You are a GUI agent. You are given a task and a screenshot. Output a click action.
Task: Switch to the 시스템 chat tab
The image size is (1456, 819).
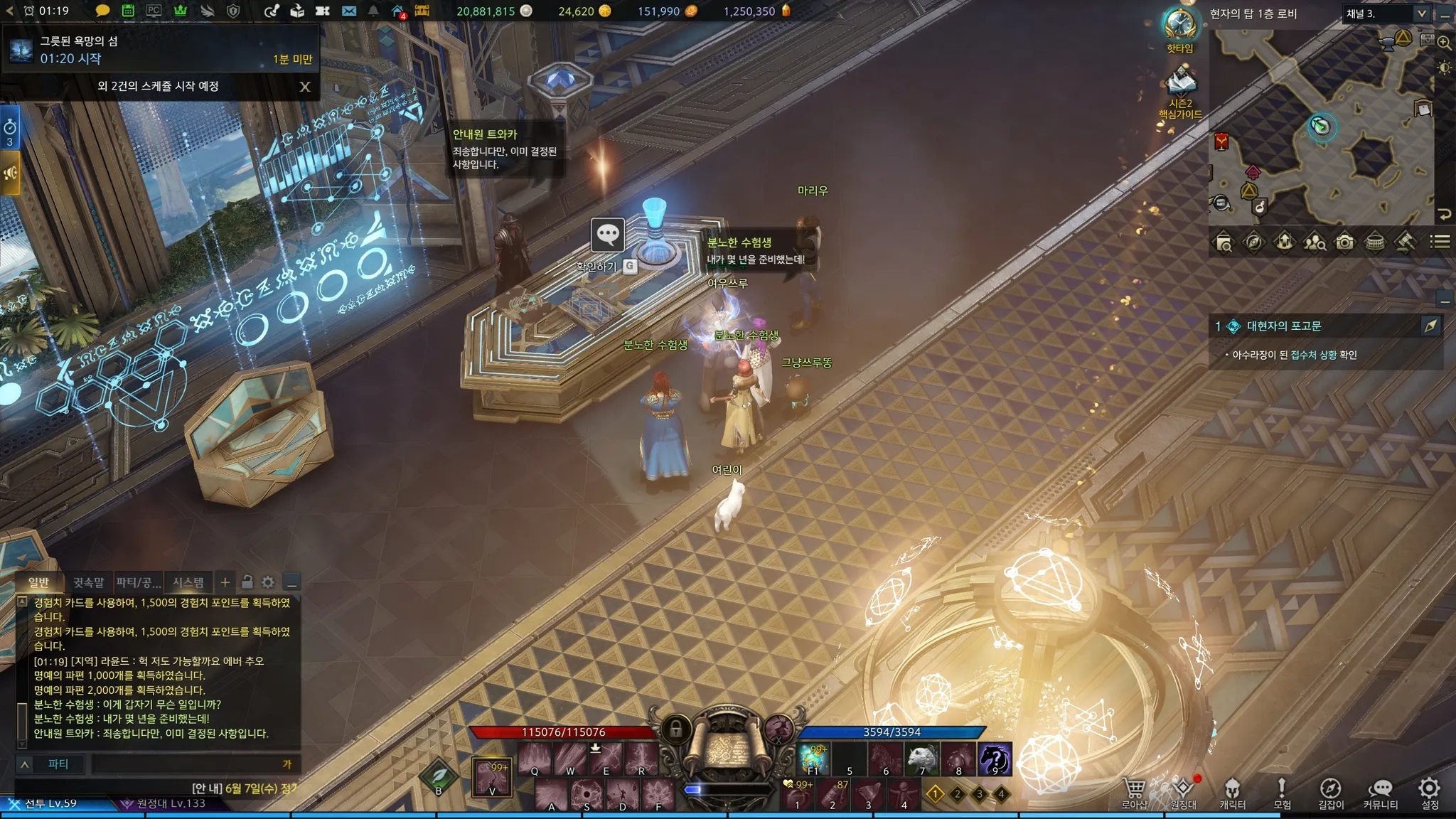coord(188,583)
